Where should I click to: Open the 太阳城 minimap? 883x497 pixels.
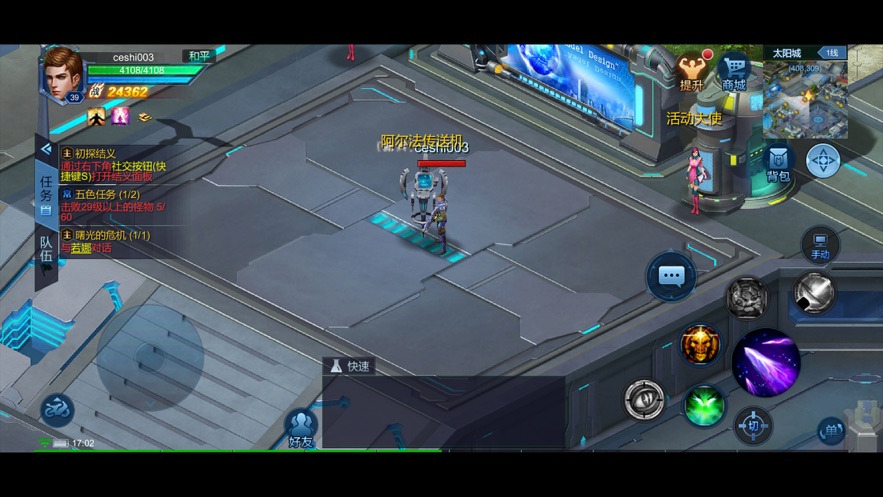click(804, 99)
